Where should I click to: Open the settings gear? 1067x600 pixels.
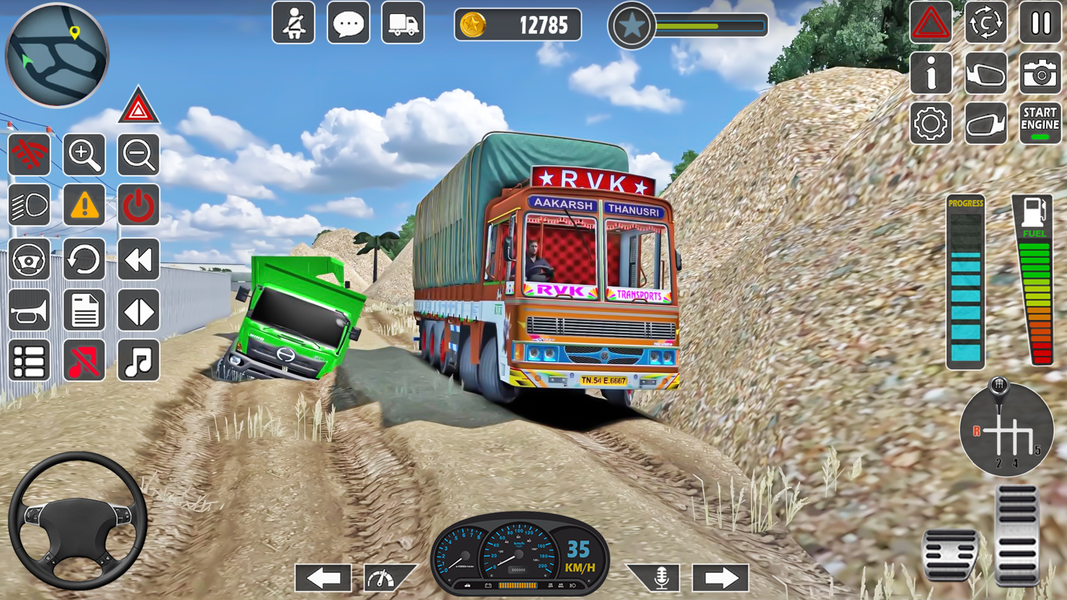tap(930, 123)
